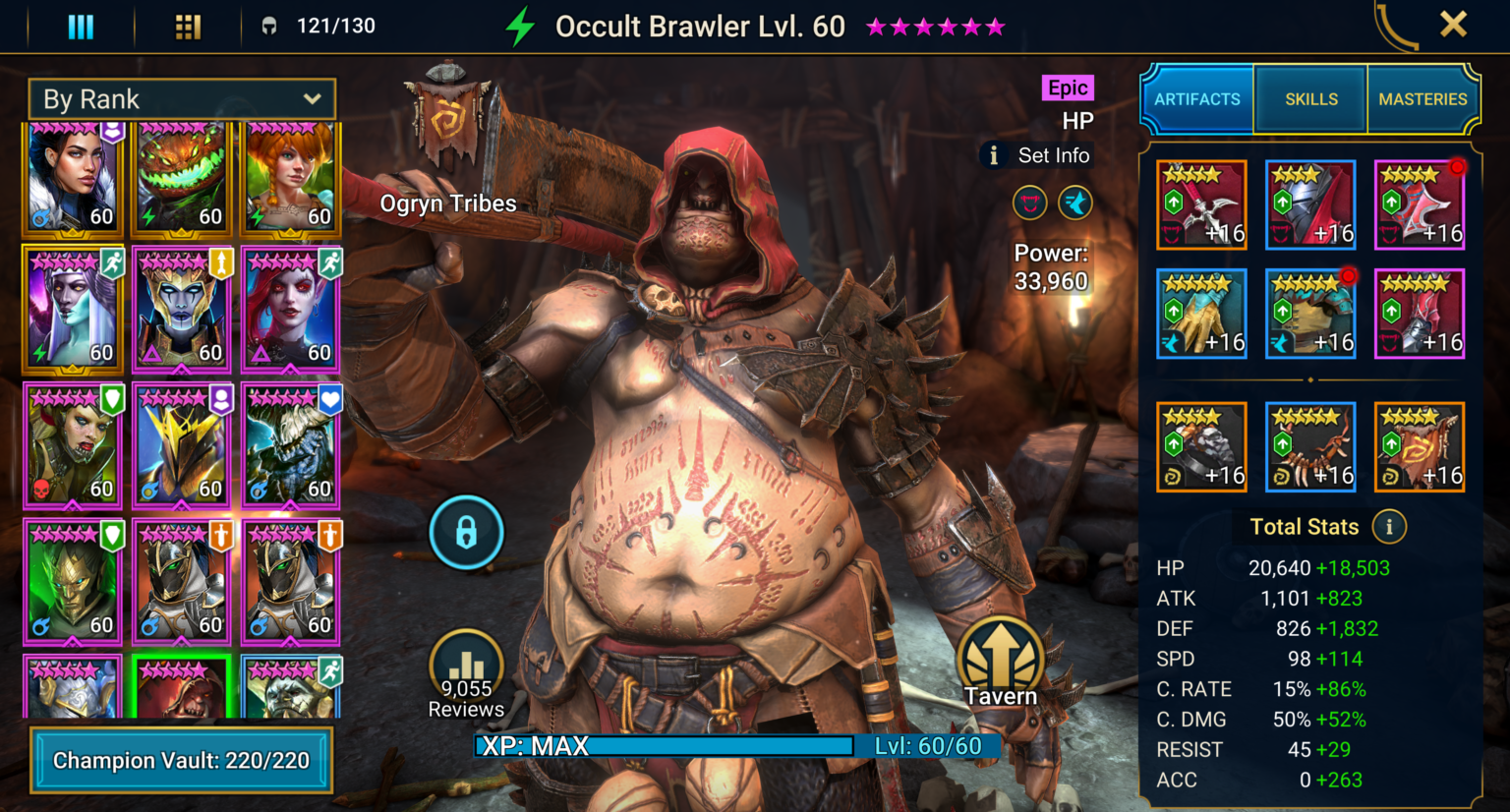Select the equipped banner accessory slot
The height and width of the screenshot is (812, 1510).
(1420, 447)
